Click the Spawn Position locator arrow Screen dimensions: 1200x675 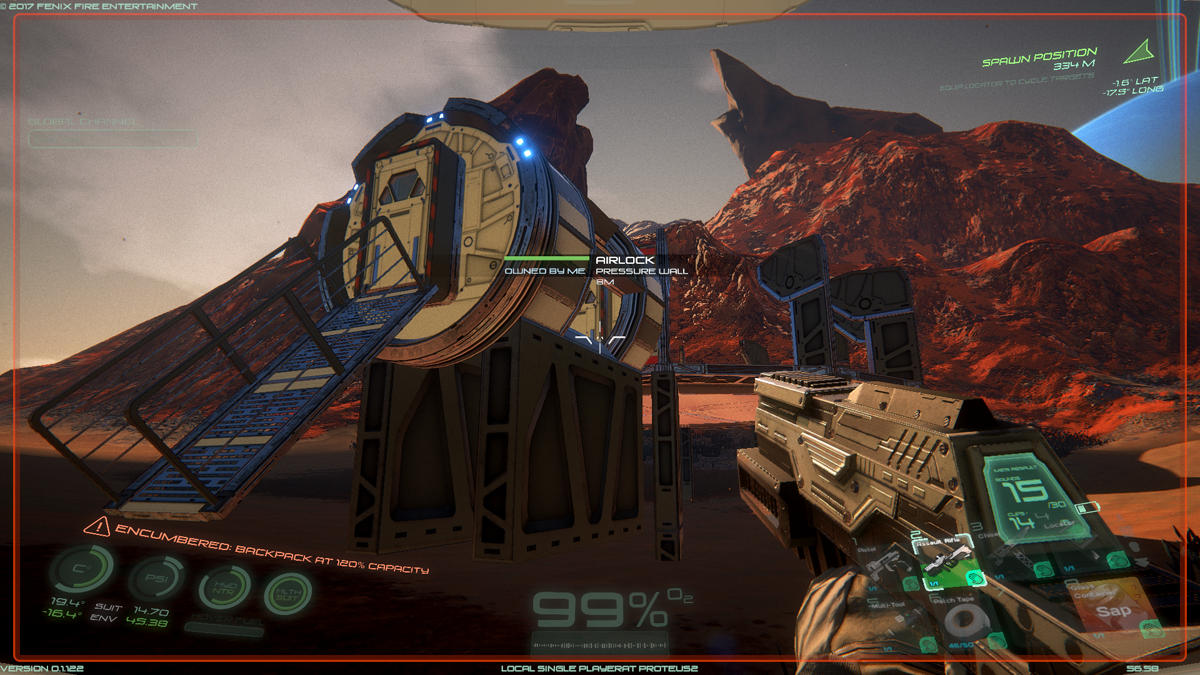click(1137, 50)
